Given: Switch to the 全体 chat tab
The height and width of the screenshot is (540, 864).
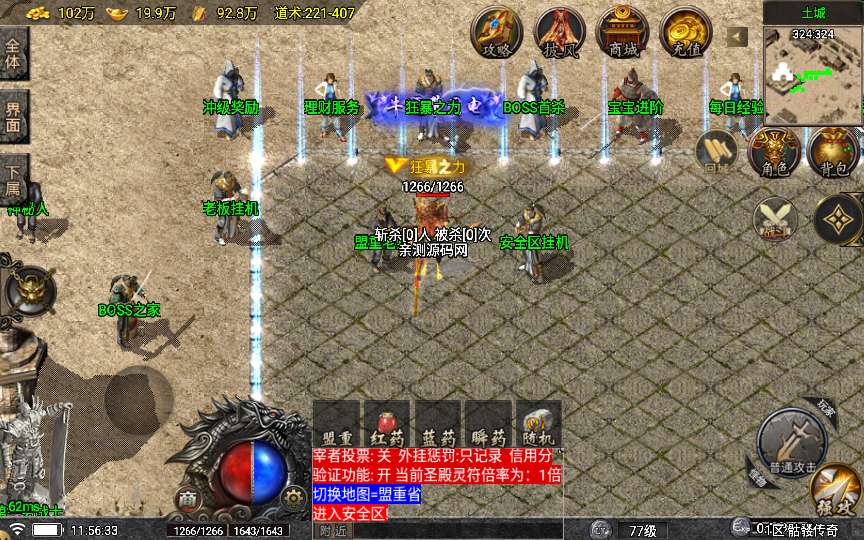Looking at the screenshot, I should tap(13, 54).
